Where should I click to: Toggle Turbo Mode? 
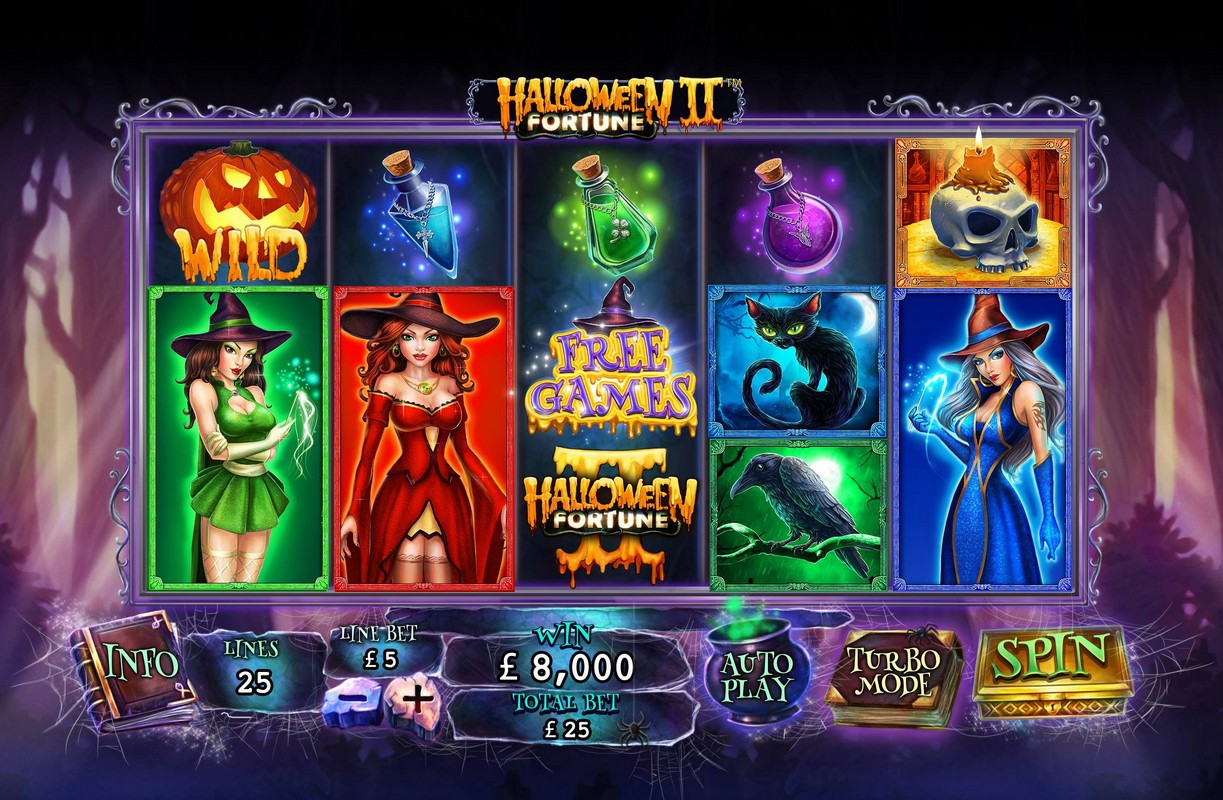[891, 672]
